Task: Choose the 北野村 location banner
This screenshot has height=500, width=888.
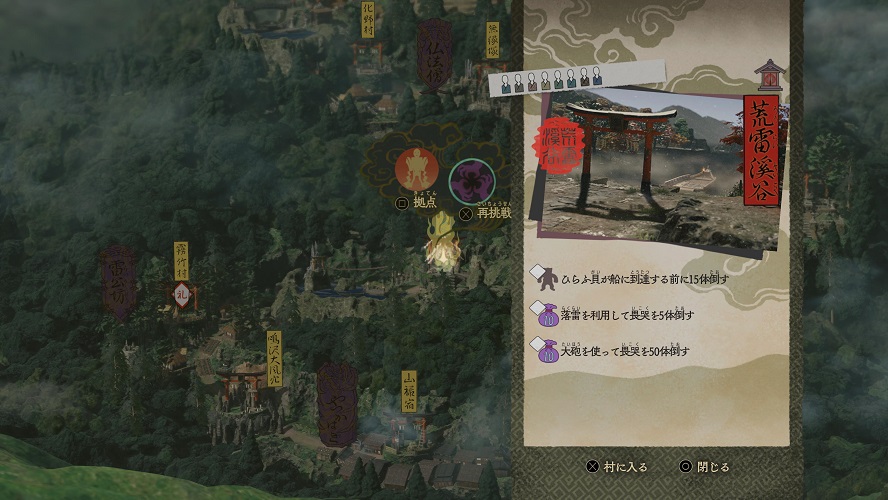Action: pyautogui.click(x=368, y=20)
